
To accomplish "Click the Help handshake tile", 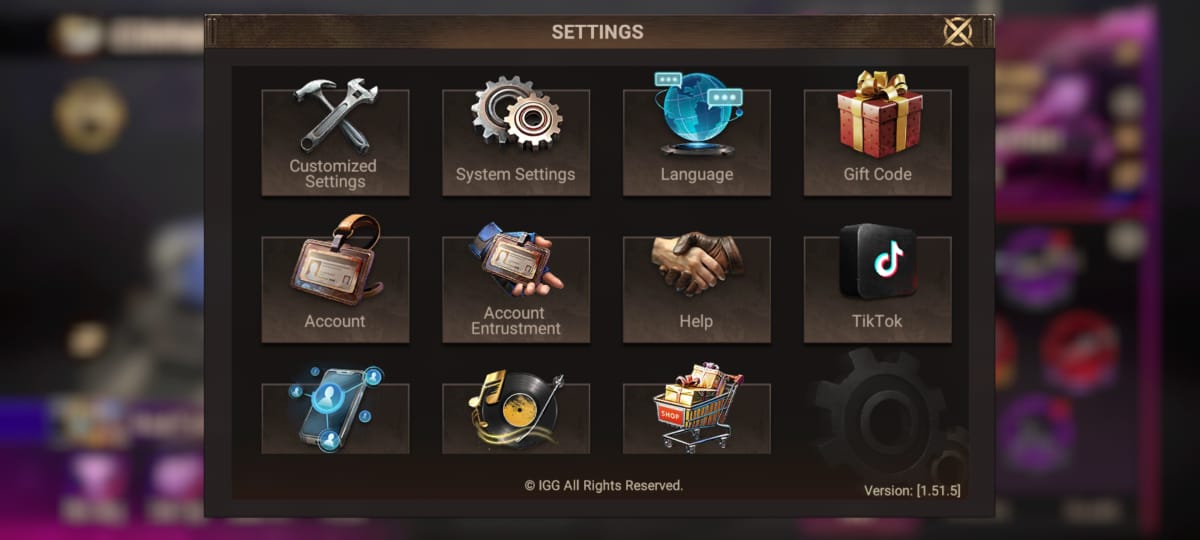I will point(697,289).
